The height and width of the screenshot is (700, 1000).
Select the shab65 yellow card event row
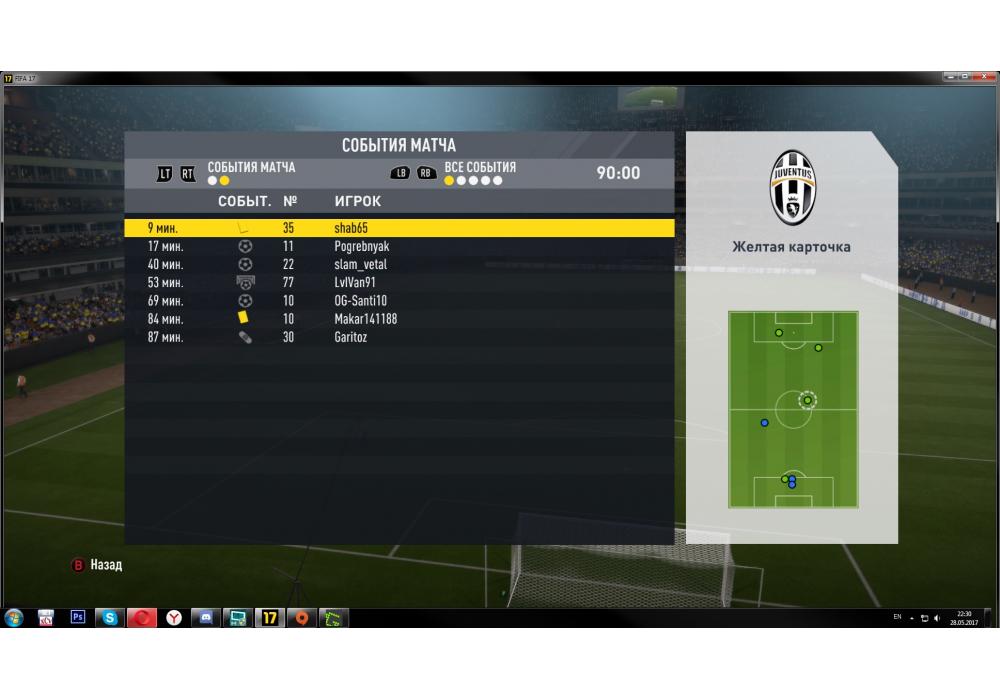pyautogui.click(x=398, y=228)
